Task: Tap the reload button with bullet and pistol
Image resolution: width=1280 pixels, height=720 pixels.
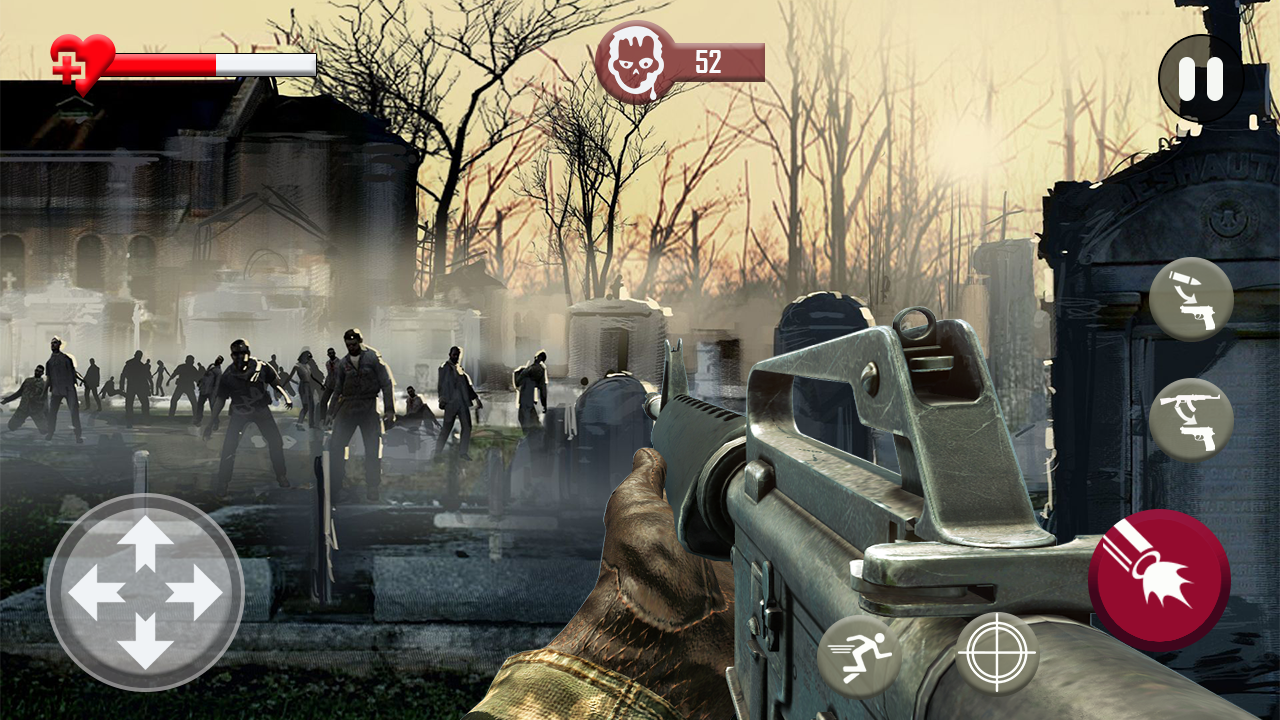Action: click(1190, 299)
